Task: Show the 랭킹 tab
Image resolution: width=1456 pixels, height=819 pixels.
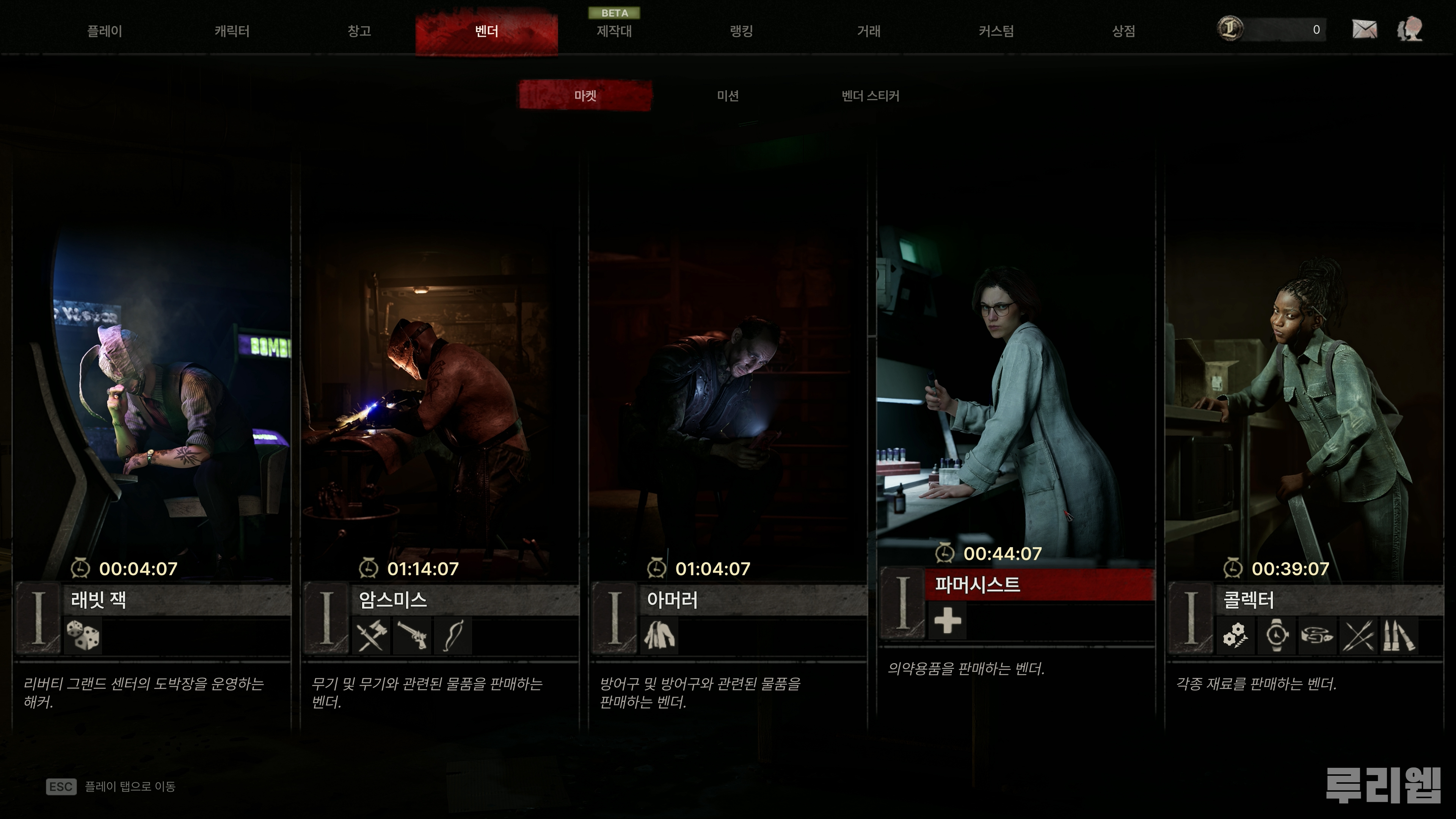Action: click(x=742, y=31)
